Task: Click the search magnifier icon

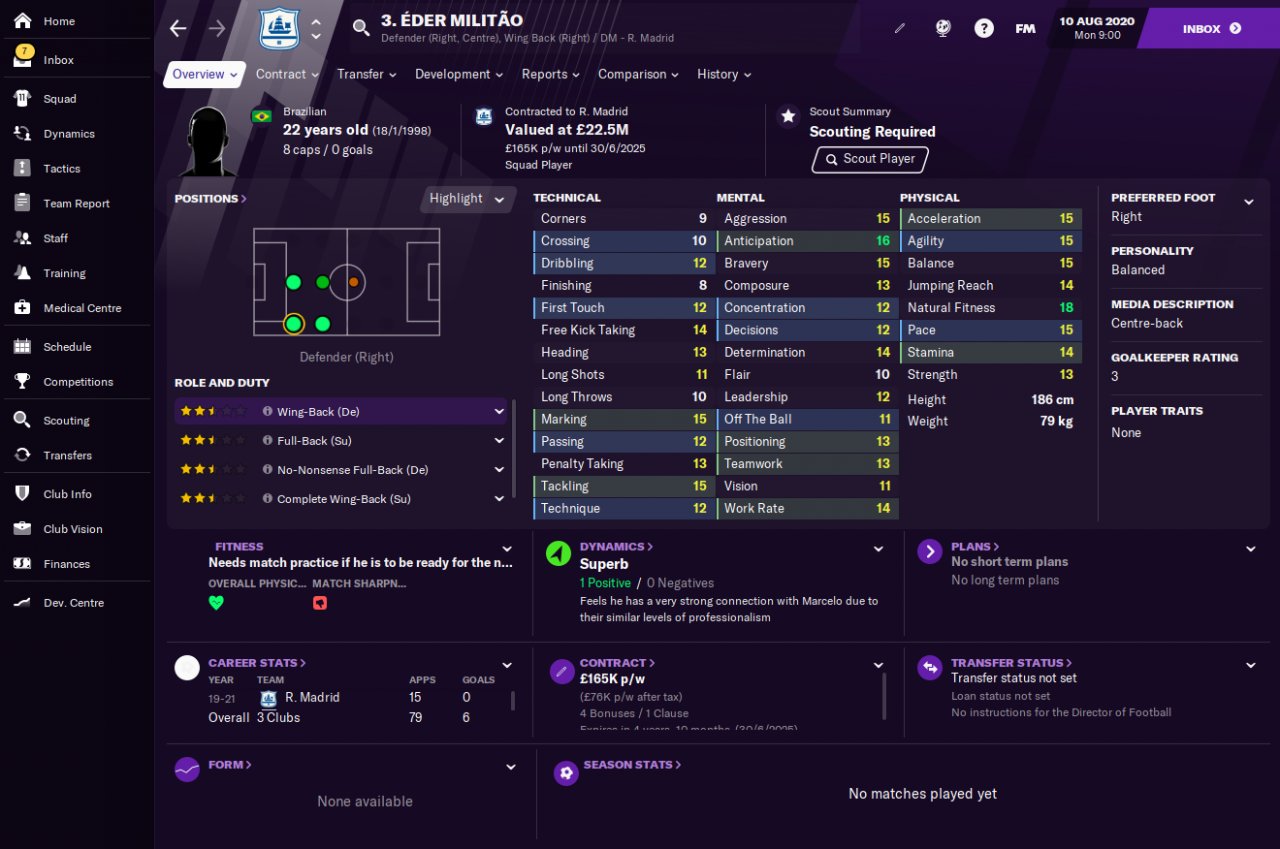Action: click(361, 28)
